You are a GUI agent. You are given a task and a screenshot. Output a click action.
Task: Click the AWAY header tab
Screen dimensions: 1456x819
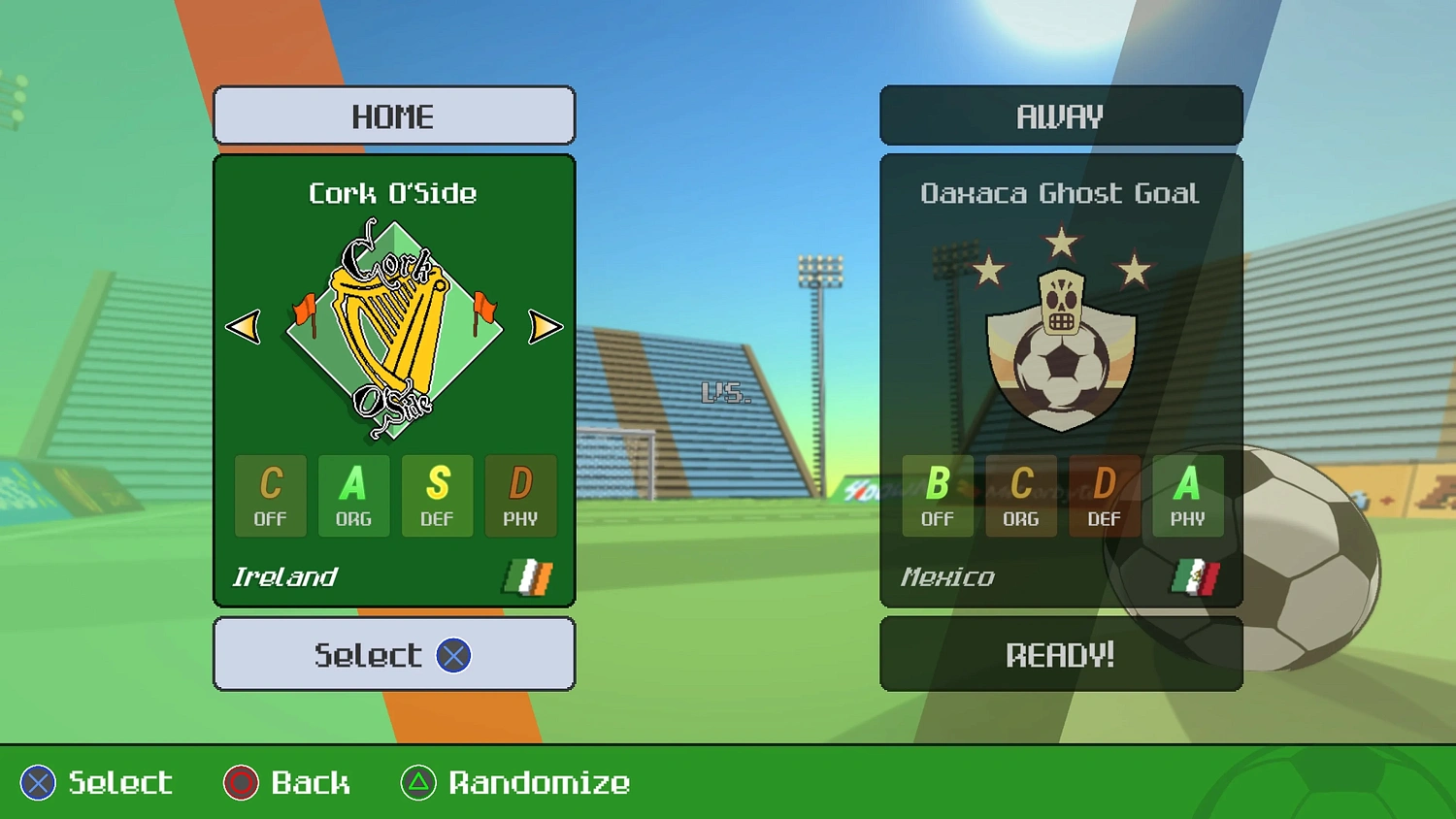tap(1060, 115)
